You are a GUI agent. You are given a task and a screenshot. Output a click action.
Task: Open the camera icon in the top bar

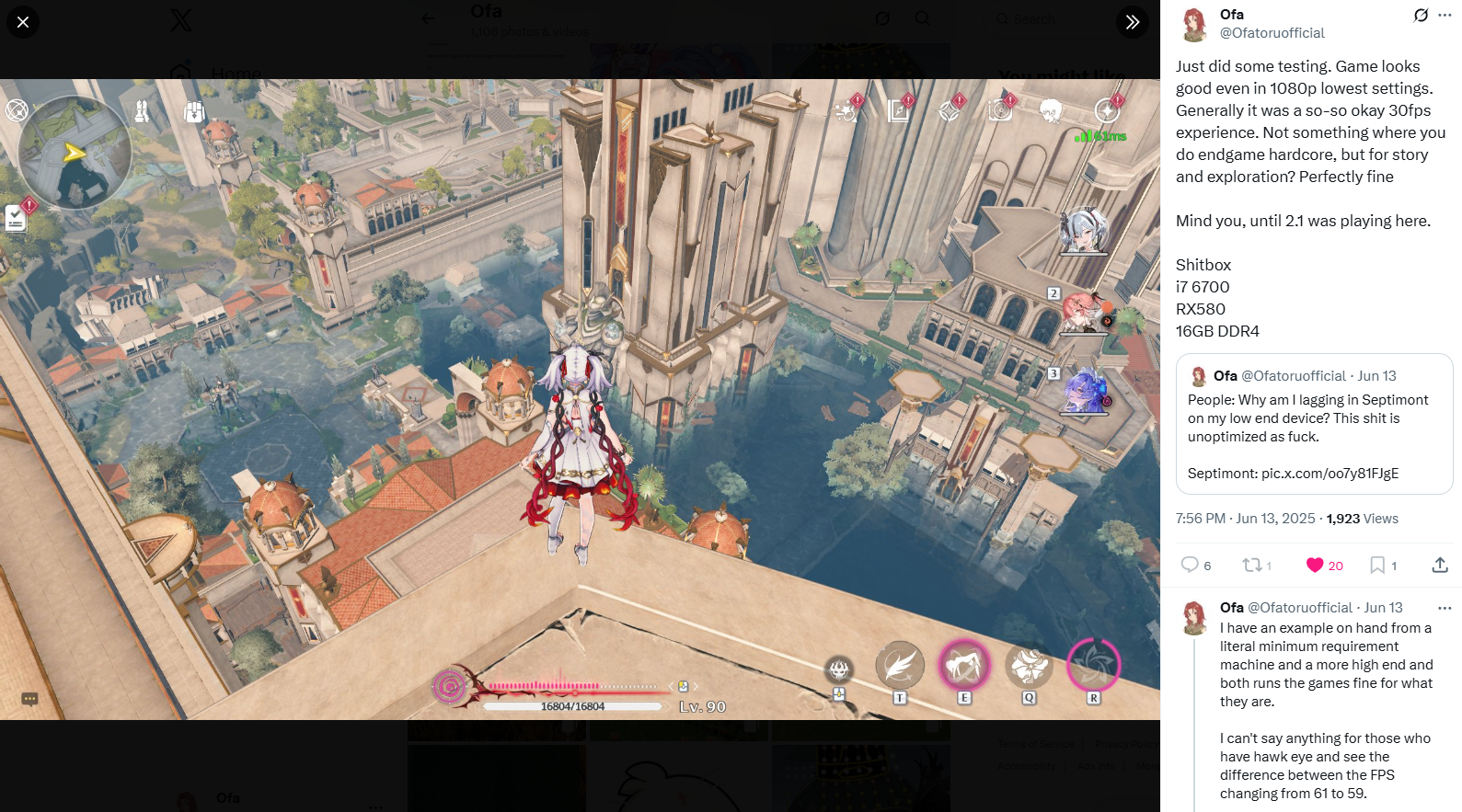point(1000,111)
